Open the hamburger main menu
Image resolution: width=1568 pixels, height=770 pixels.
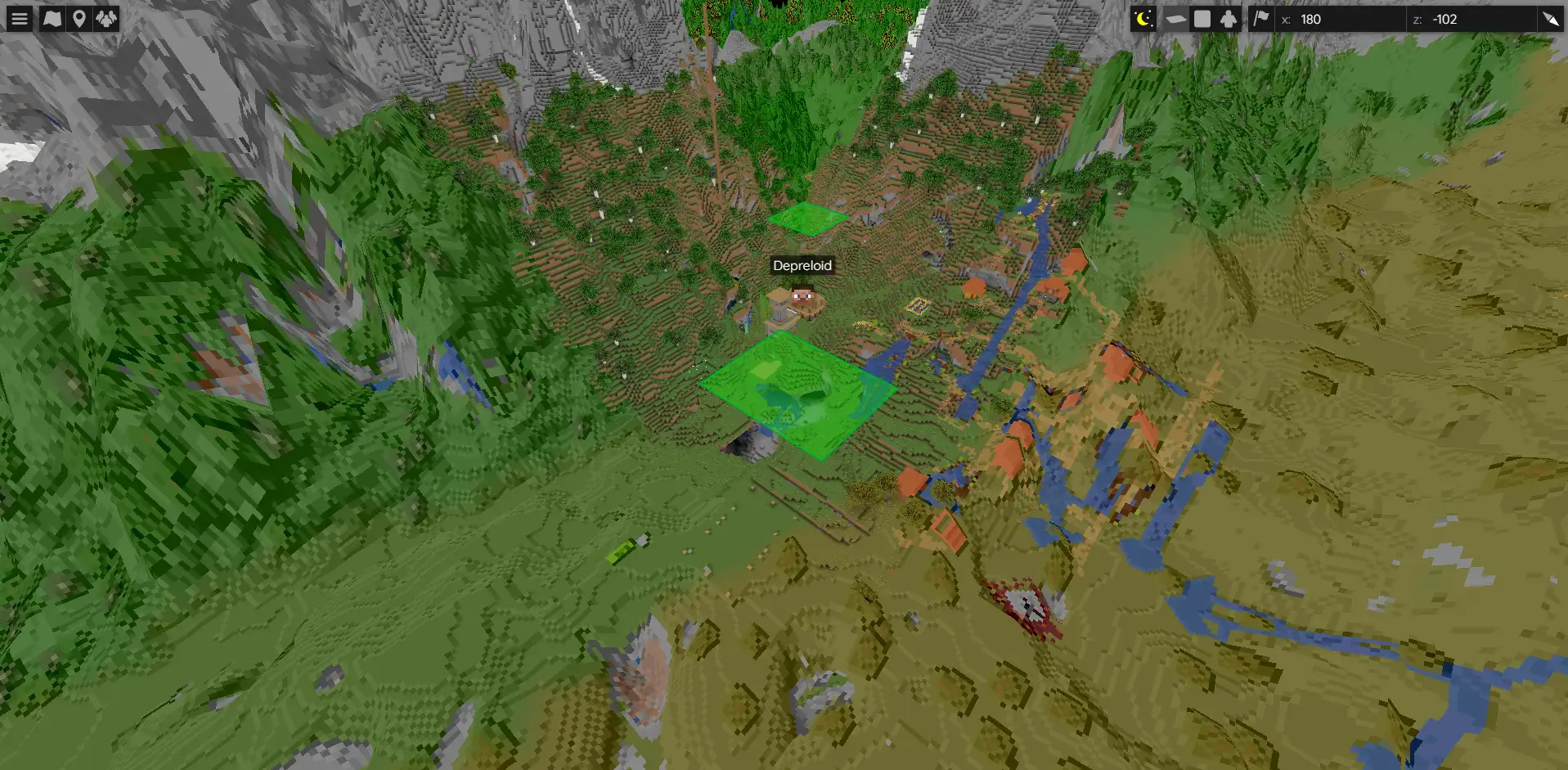(x=20, y=19)
